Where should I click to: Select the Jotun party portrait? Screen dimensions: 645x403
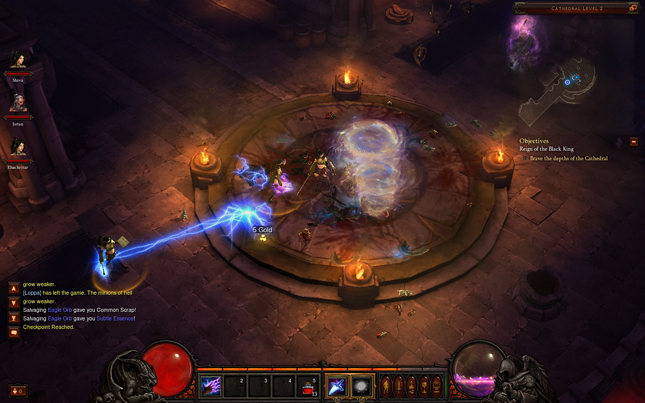tap(18, 104)
